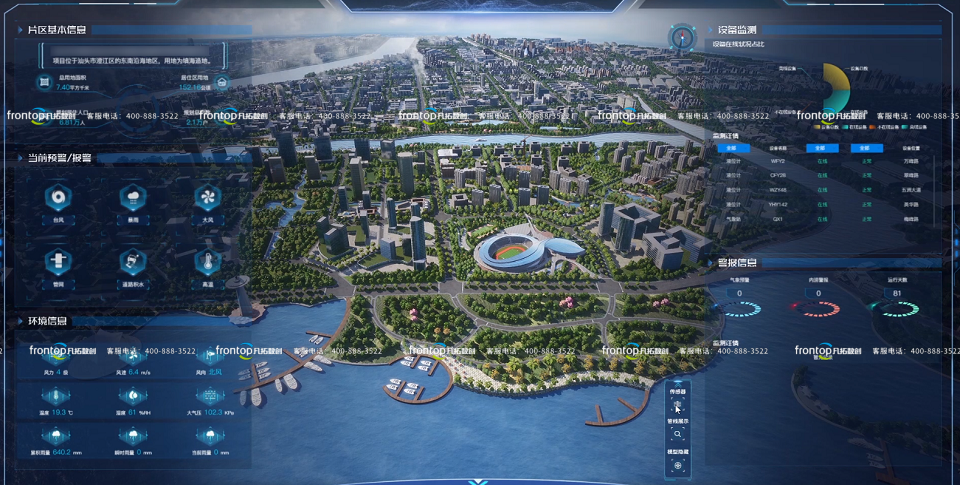This screenshot has width=960, height=485.
Task: Collapse the floating toolbar with its up arrow
Action: 678,386
